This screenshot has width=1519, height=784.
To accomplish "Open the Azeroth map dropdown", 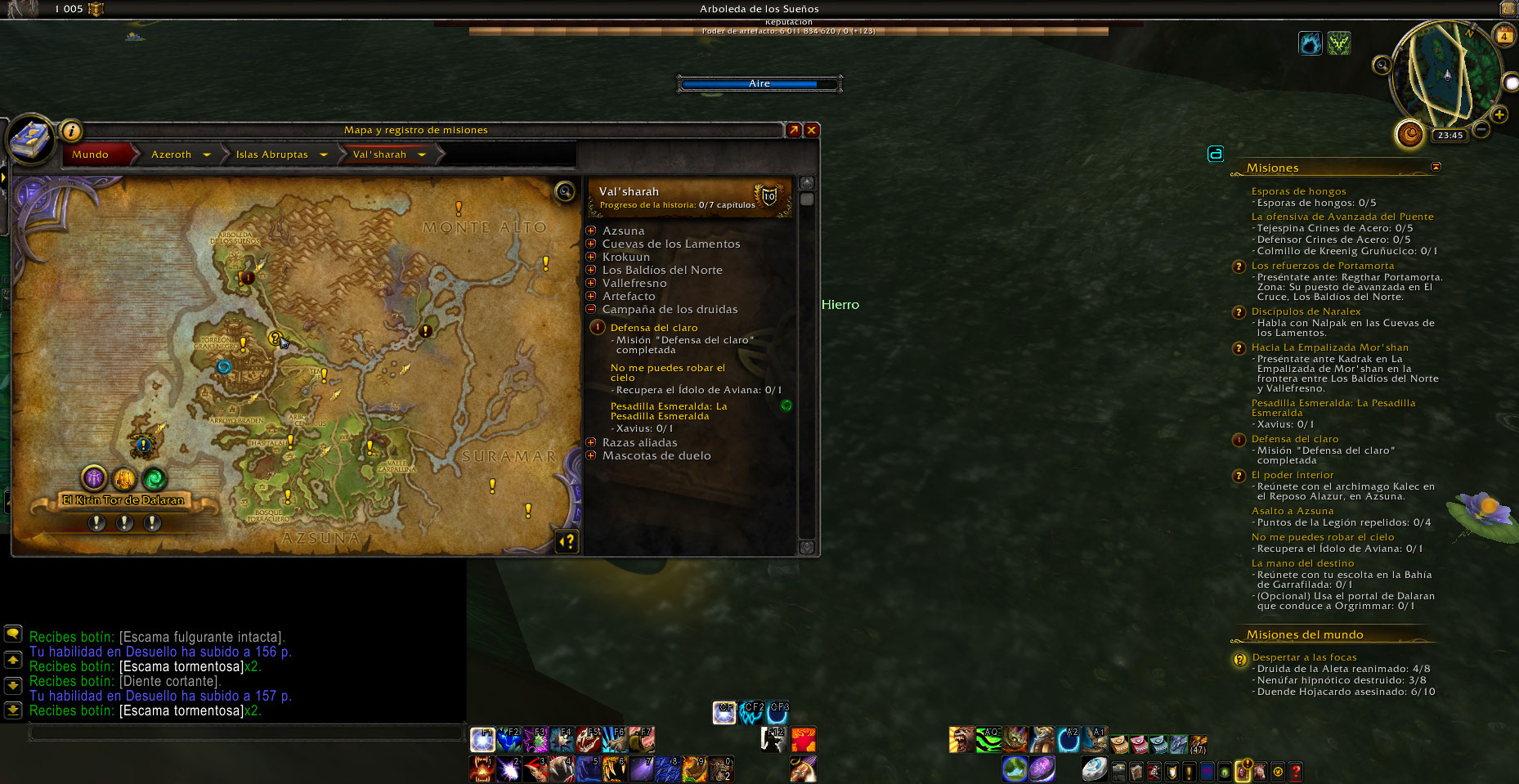I will (x=207, y=155).
